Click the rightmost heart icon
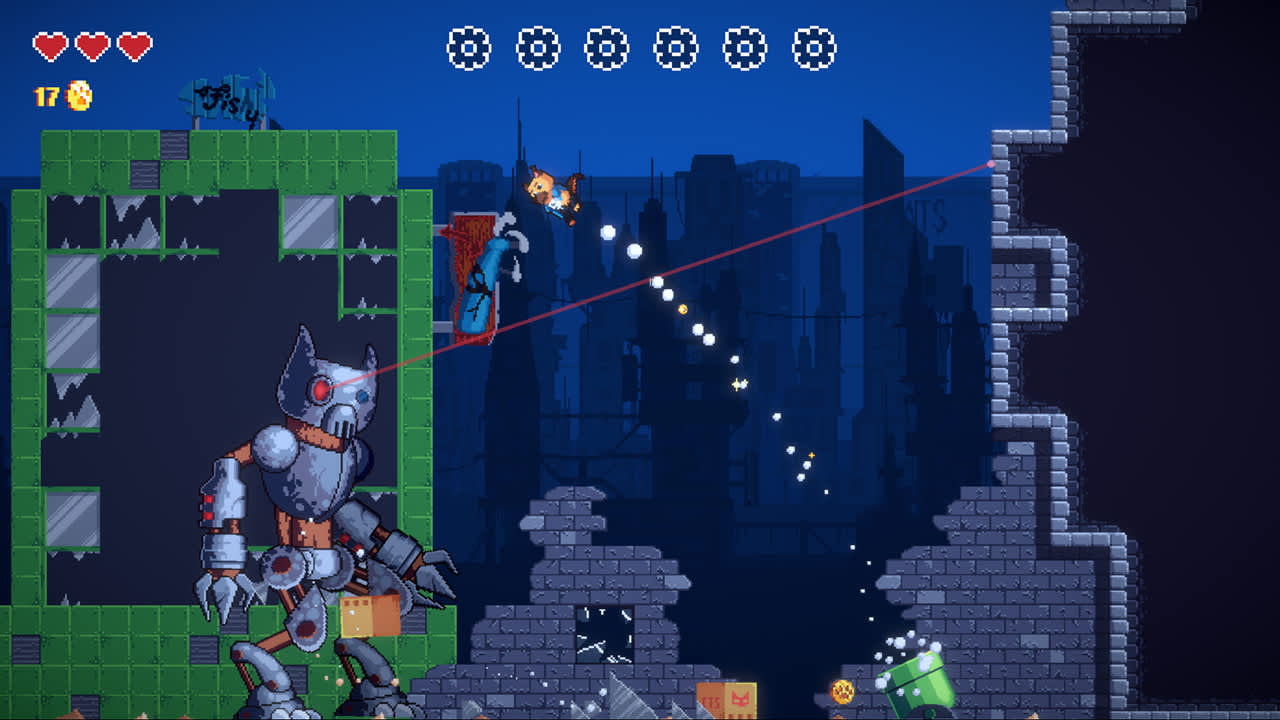This screenshot has width=1280, height=720. tap(136, 45)
